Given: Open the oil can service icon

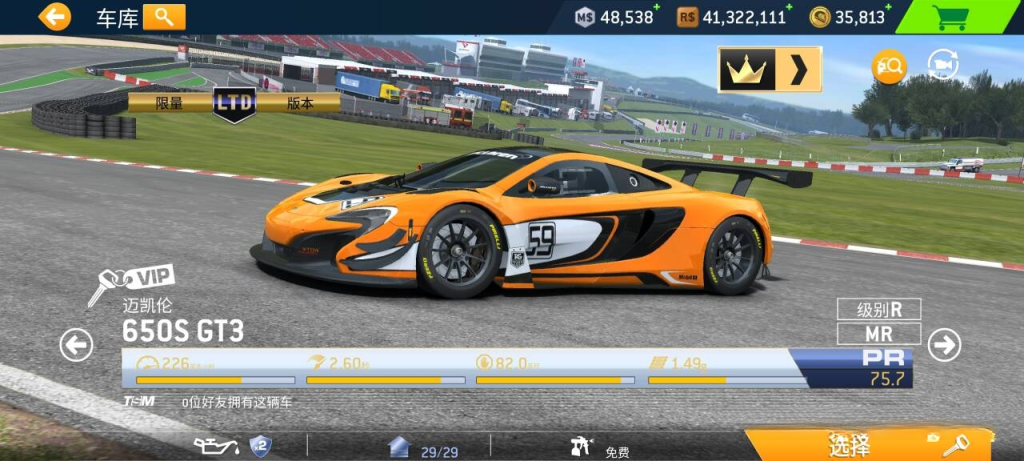Looking at the screenshot, I should (212, 444).
